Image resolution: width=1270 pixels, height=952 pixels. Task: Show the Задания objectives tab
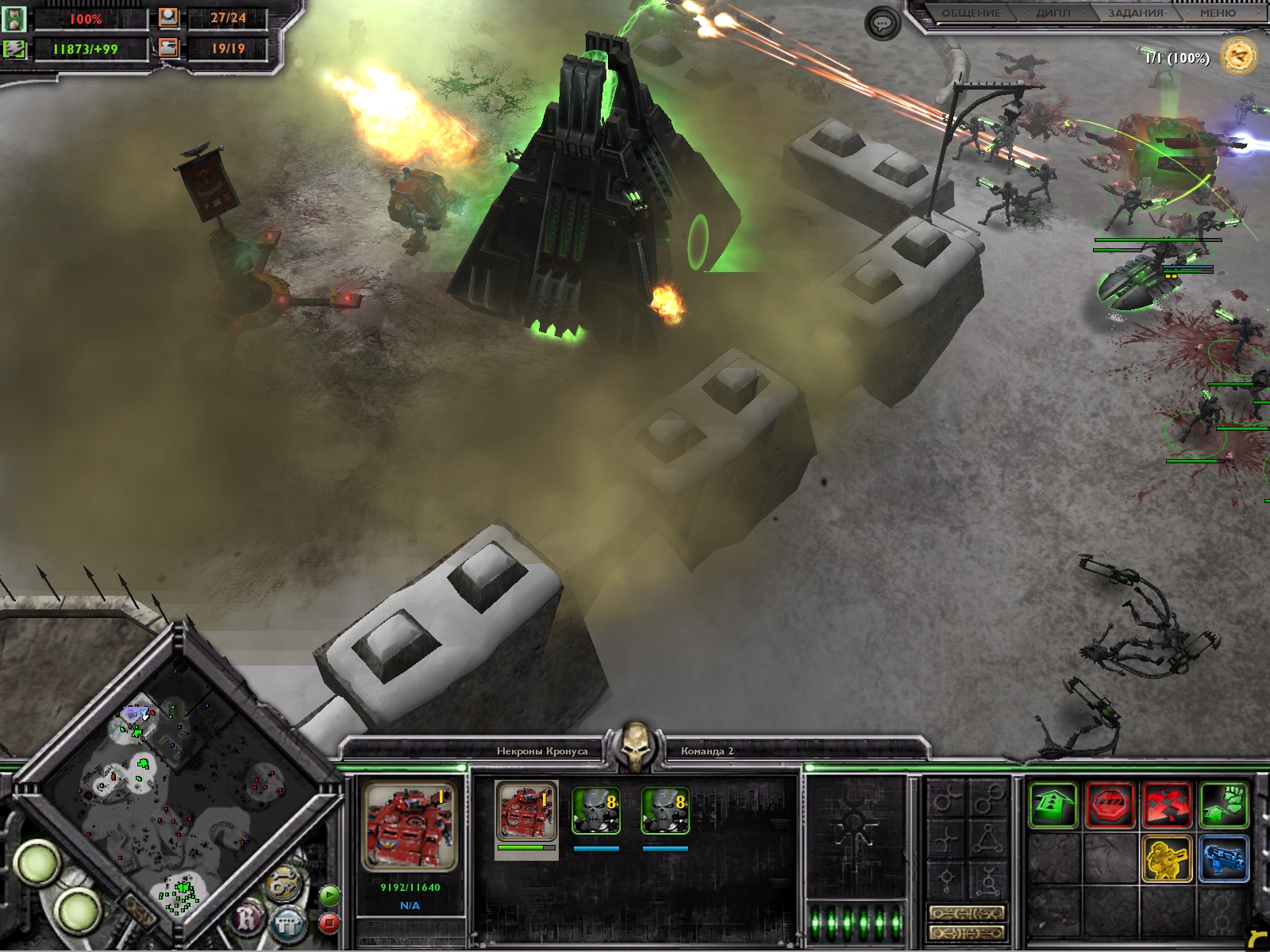click(x=1135, y=13)
